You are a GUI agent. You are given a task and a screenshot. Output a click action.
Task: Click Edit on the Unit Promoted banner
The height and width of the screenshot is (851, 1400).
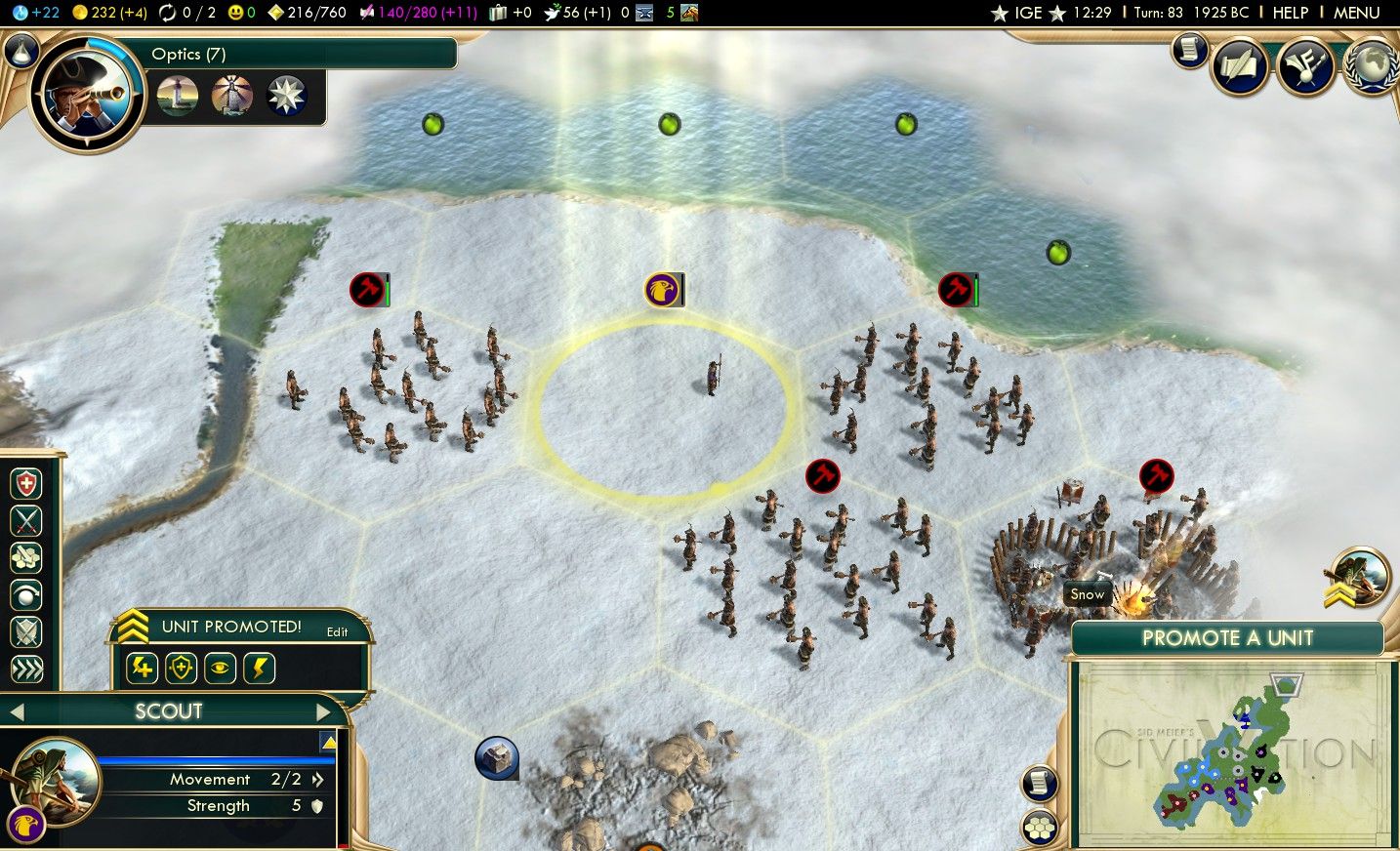click(x=338, y=632)
